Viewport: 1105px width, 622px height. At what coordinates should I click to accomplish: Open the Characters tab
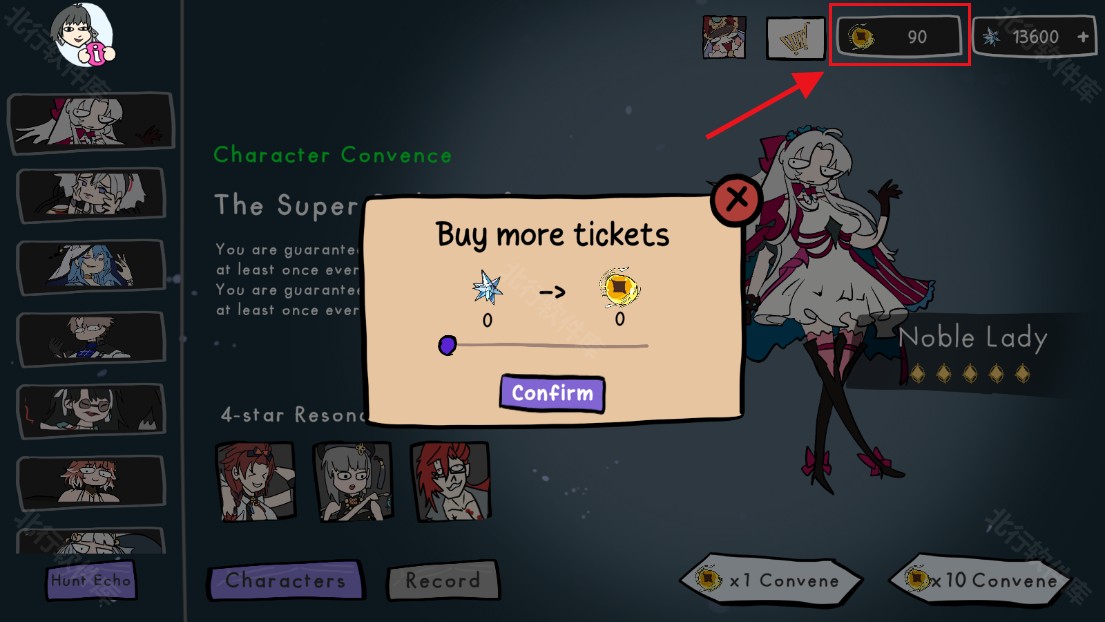[285, 581]
